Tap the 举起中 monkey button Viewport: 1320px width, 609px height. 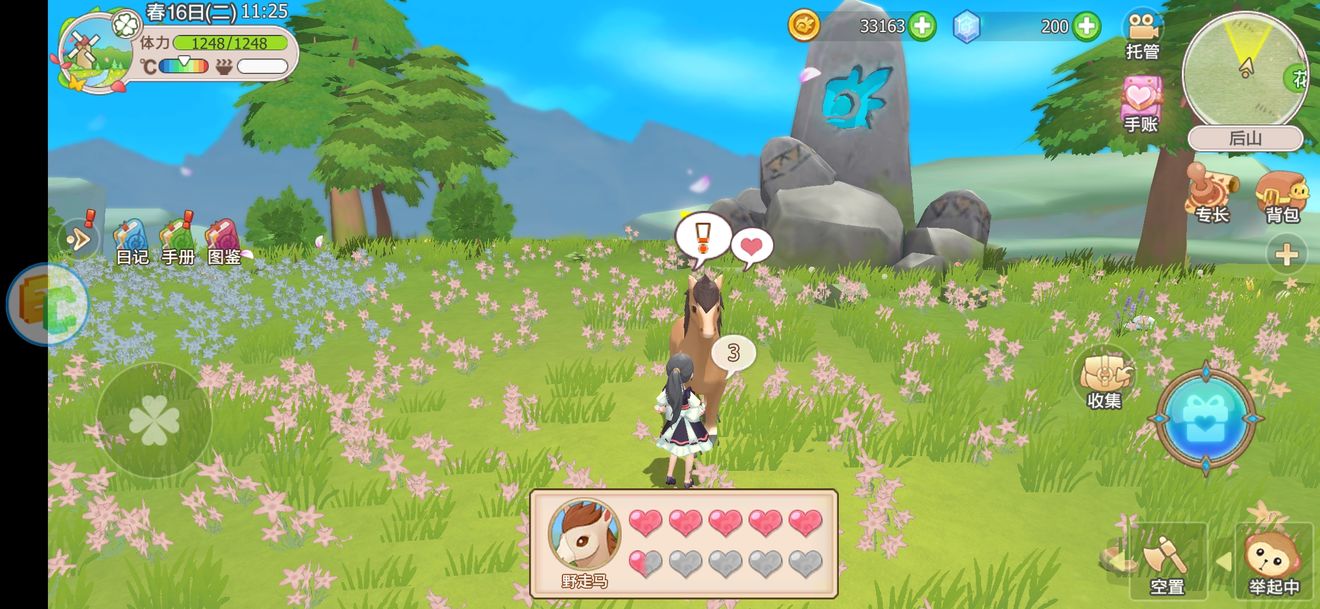point(1273,560)
